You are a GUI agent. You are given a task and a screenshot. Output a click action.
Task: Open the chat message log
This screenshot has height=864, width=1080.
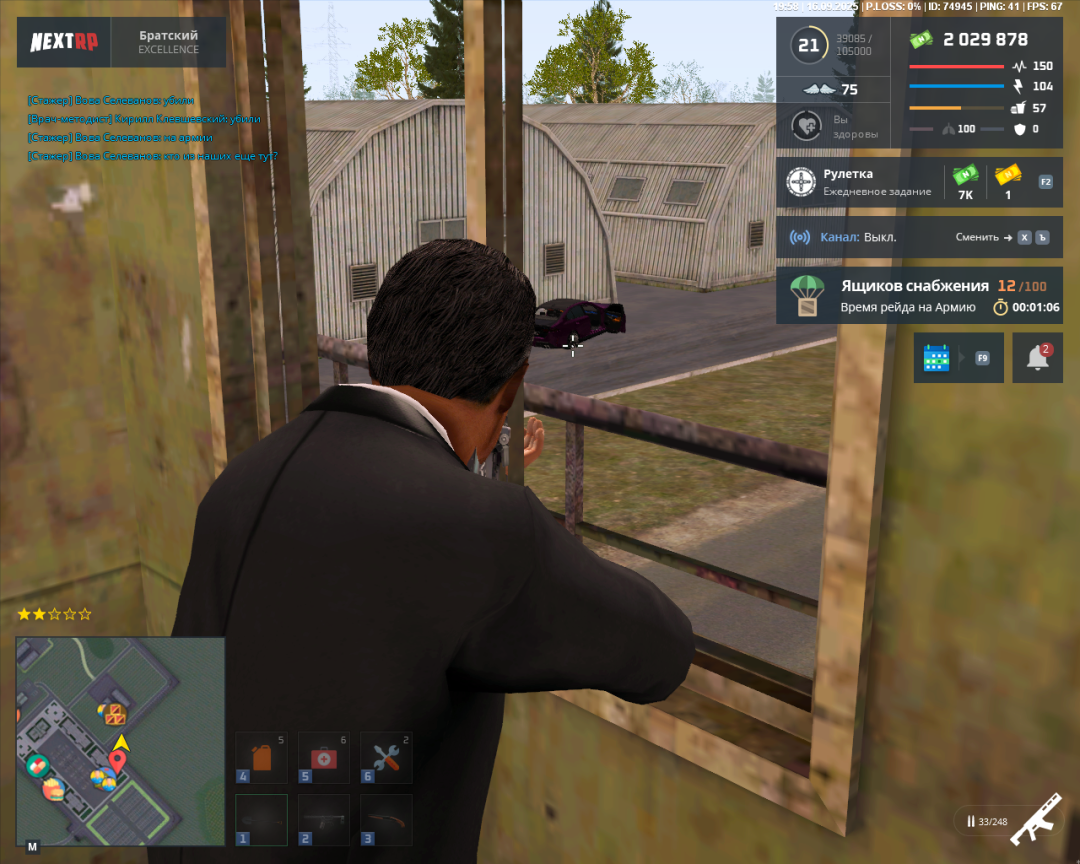click(x=152, y=128)
